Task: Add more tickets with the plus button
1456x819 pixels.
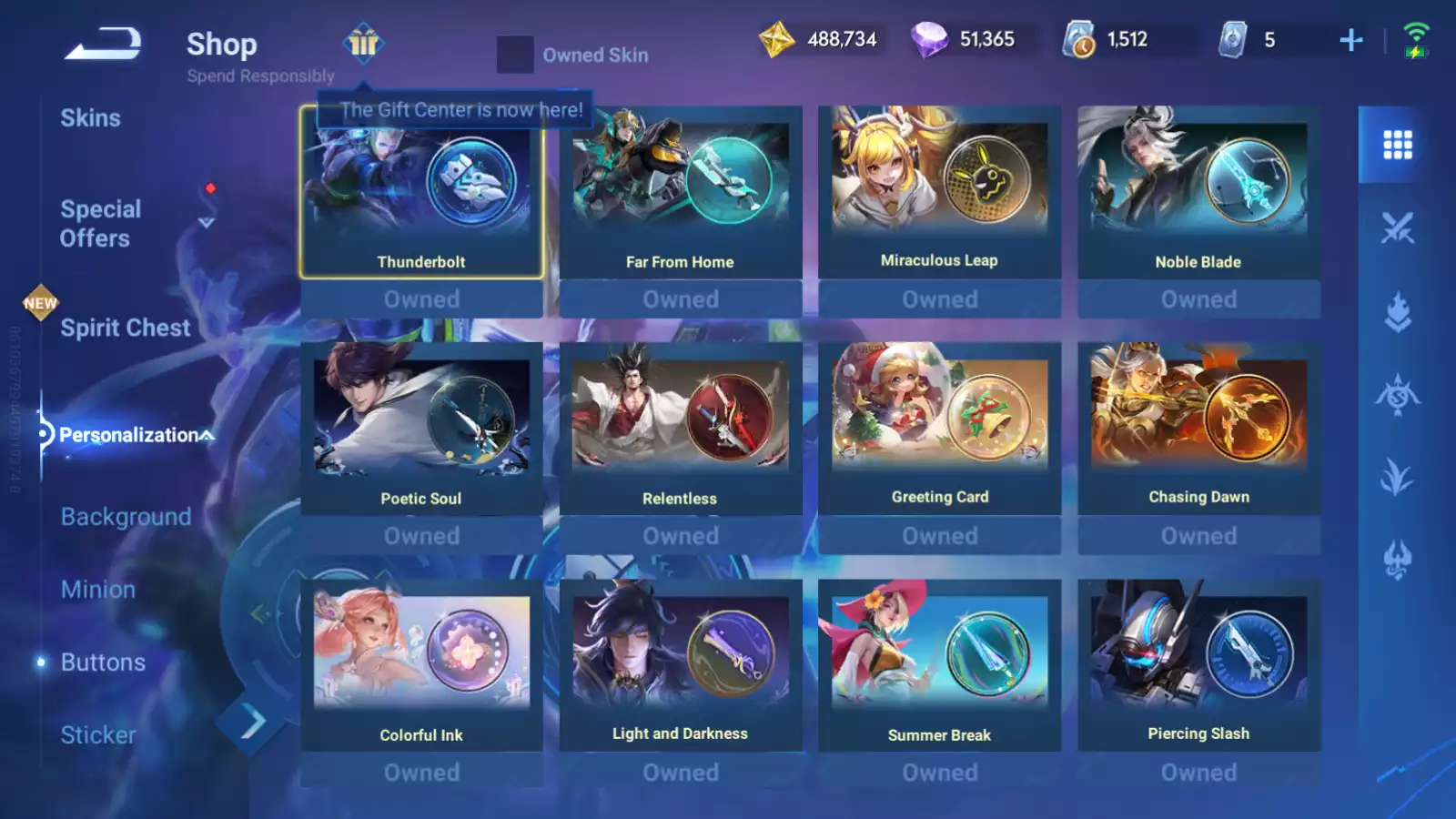Action: (x=1350, y=40)
